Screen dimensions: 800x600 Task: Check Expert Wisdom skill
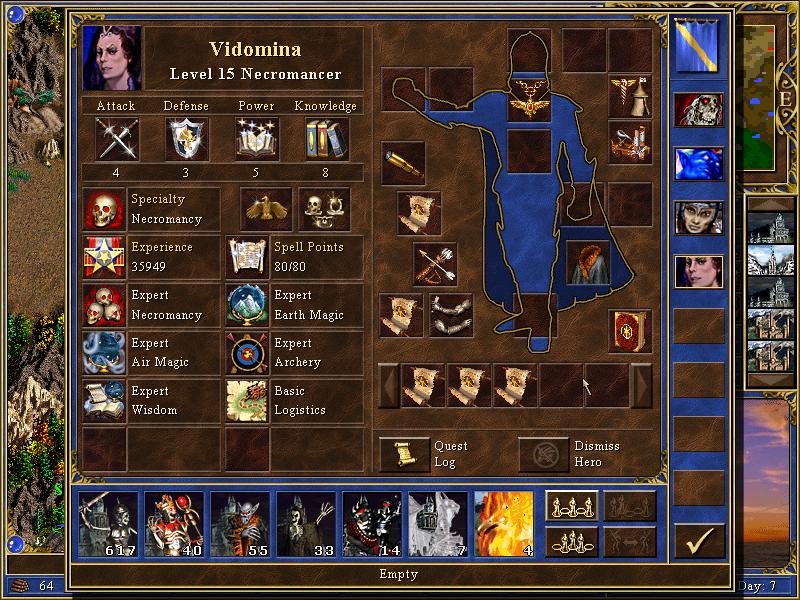point(105,401)
